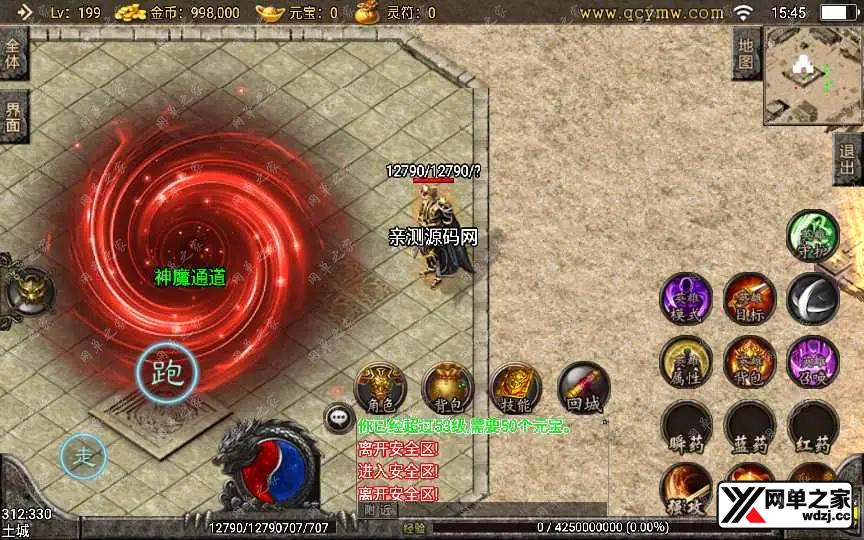Viewport: 864px width, 540px height.
Task: Open the 英雄背包 hero bag icon
Action: tap(749, 362)
